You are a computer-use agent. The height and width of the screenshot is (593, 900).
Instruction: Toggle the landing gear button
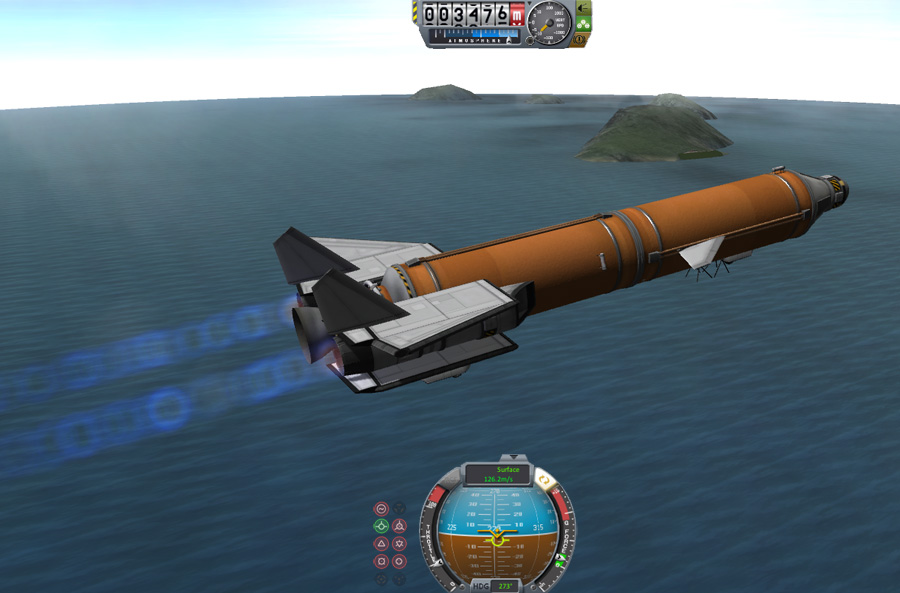pos(583,9)
